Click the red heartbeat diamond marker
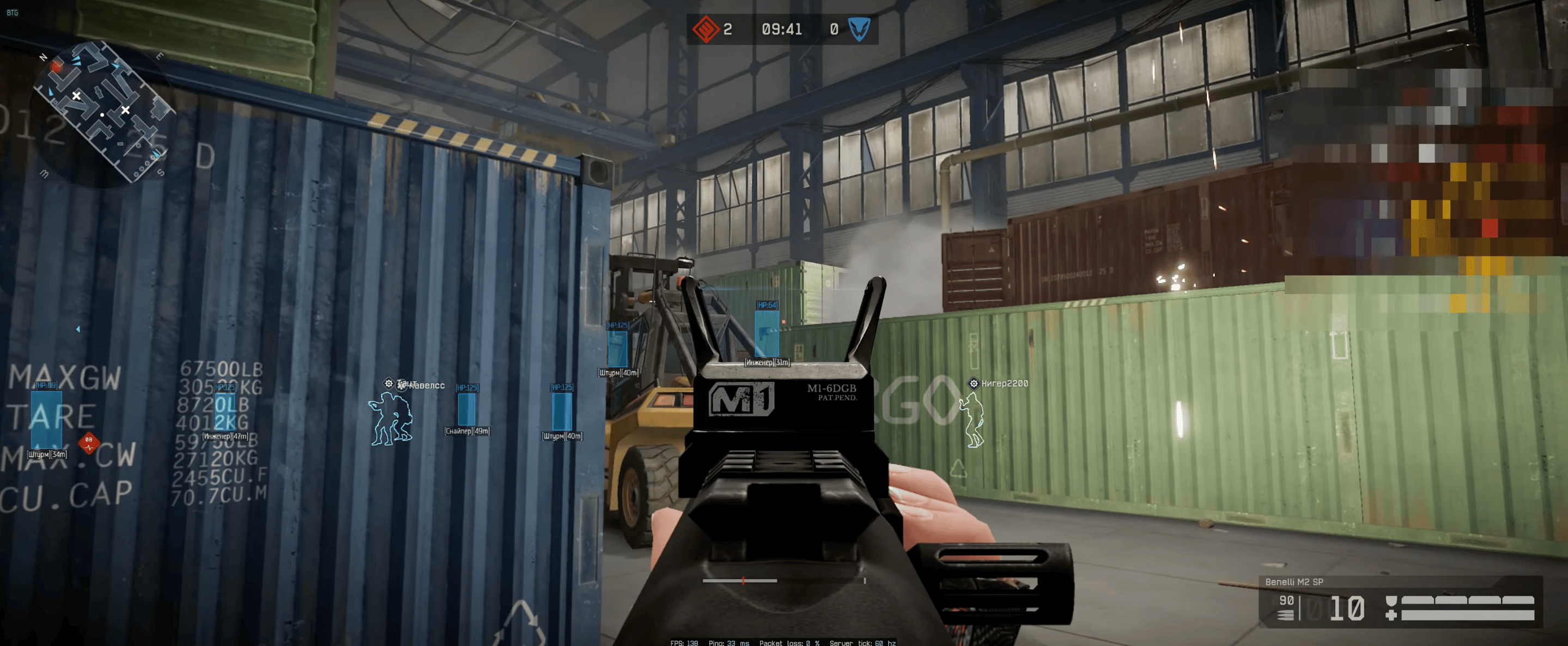The image size is (1568, 646). pos(89,442)
